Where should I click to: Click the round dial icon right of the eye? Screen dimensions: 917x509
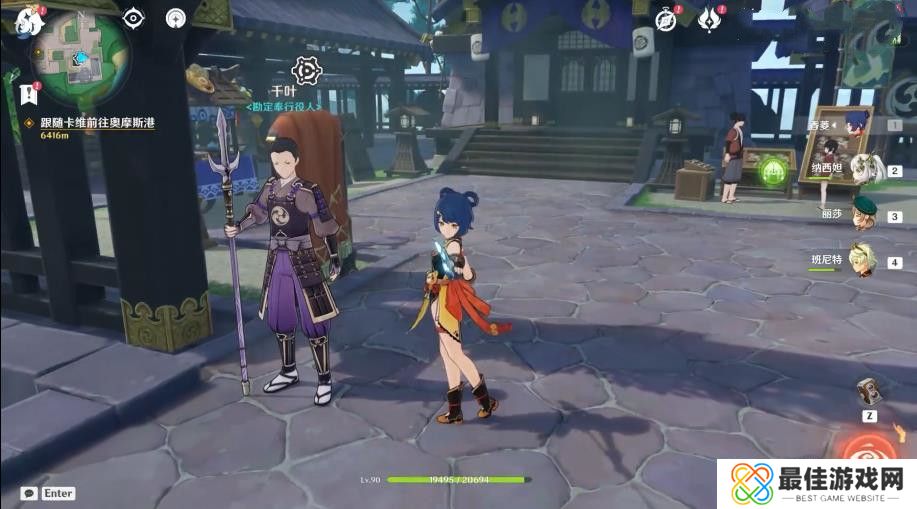pyautogui.click(x=176, y=18)
